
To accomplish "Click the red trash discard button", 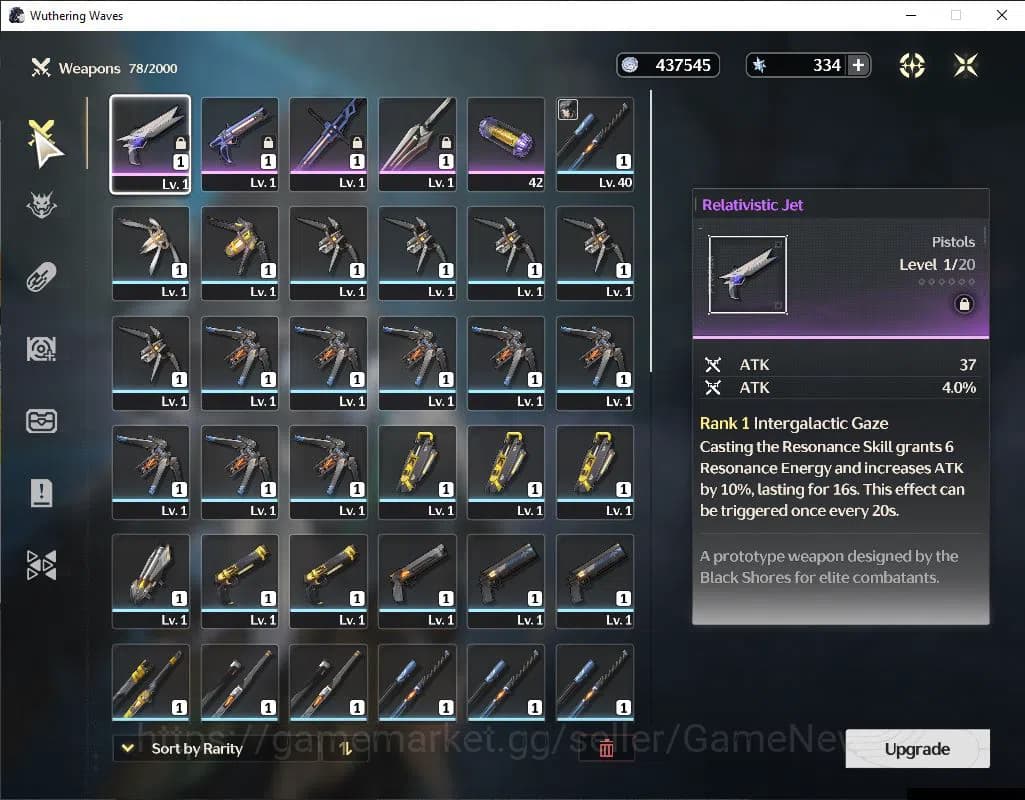I will [606, 748].
